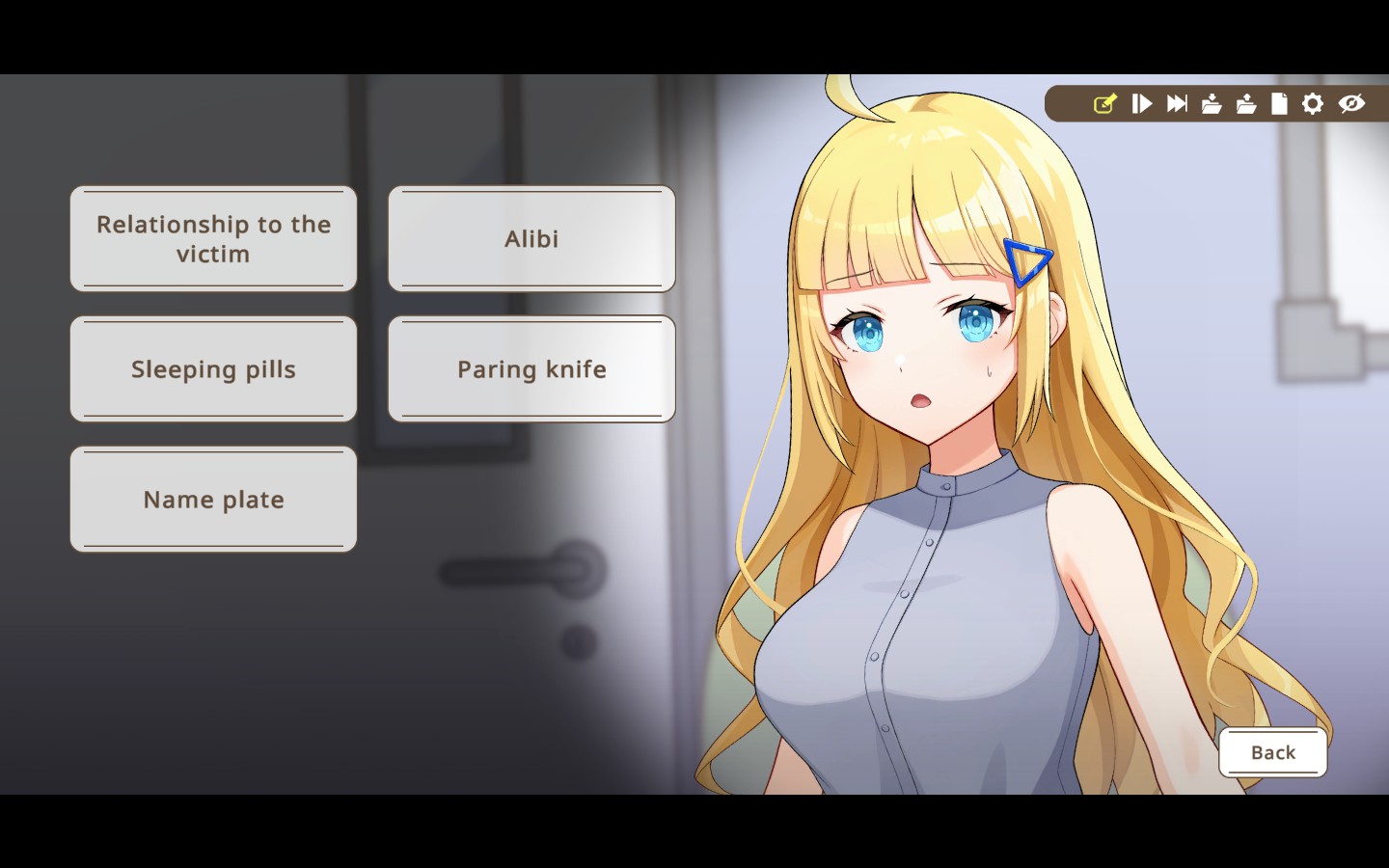This screenshot has width=1389, height=868.
Task: Ask about the Name plate
Action: [x=212, y=499]
